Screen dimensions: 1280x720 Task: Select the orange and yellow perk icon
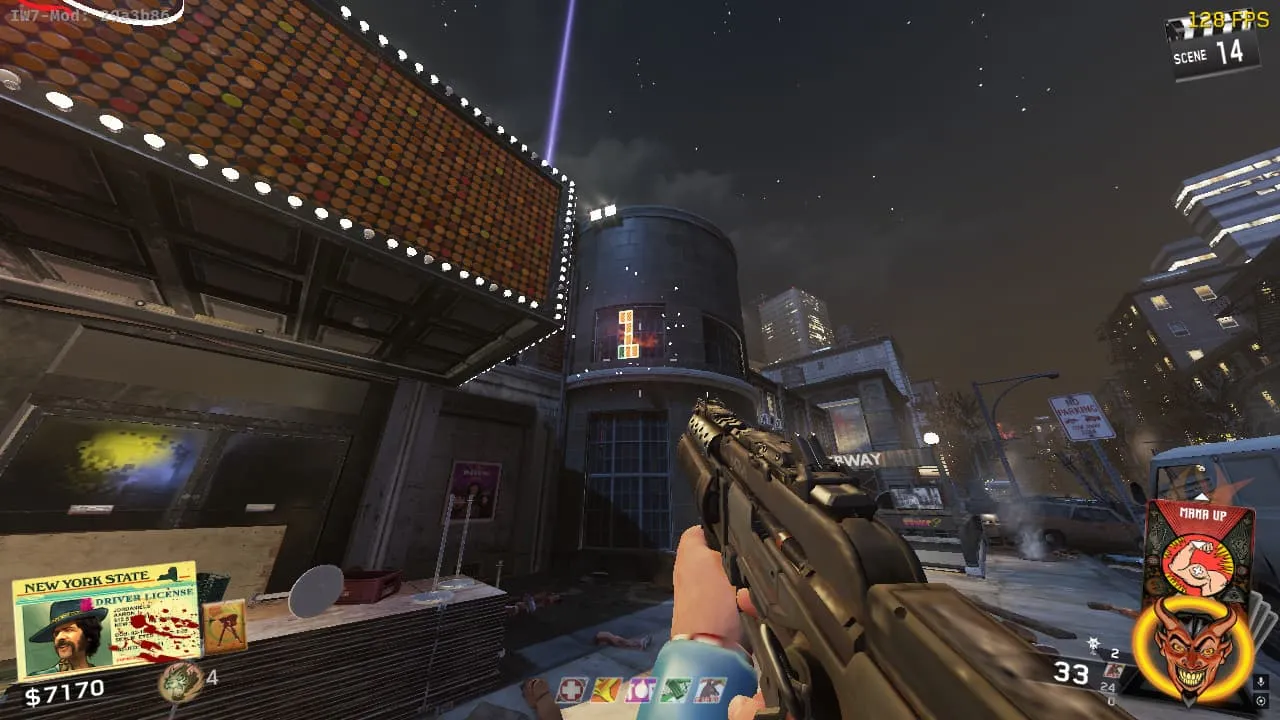click(x=606, y=690)
